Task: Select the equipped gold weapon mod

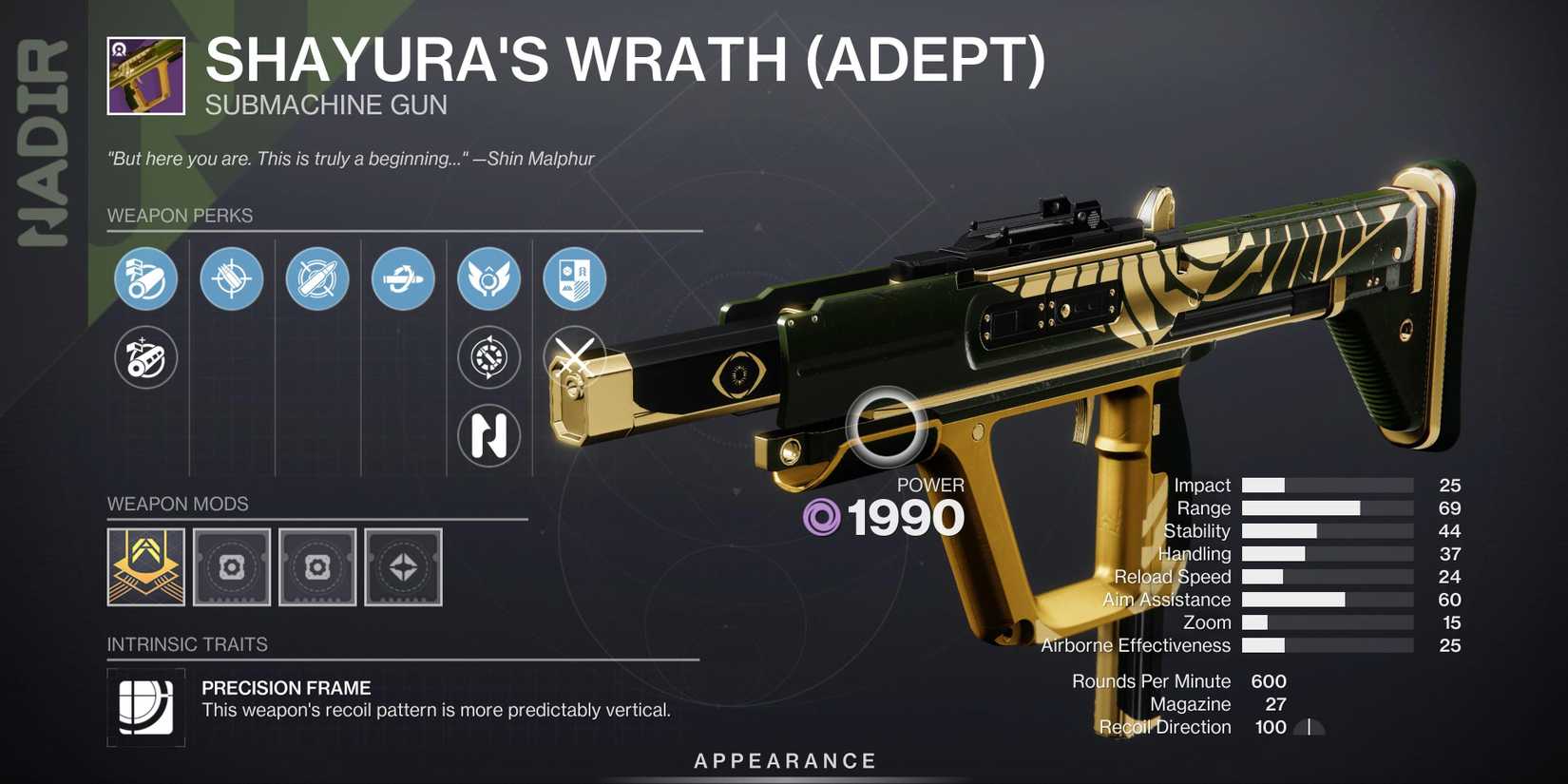Action: 145,567
